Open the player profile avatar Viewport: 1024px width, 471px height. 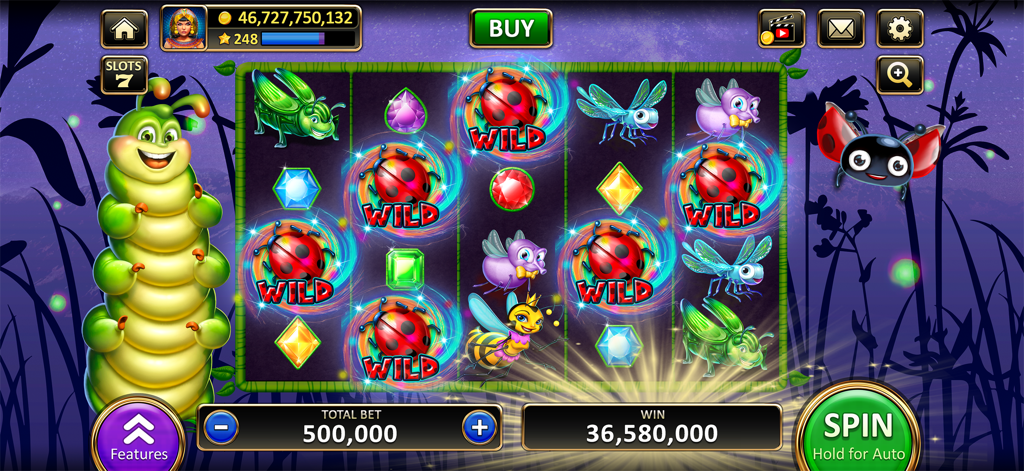(184, 28)
